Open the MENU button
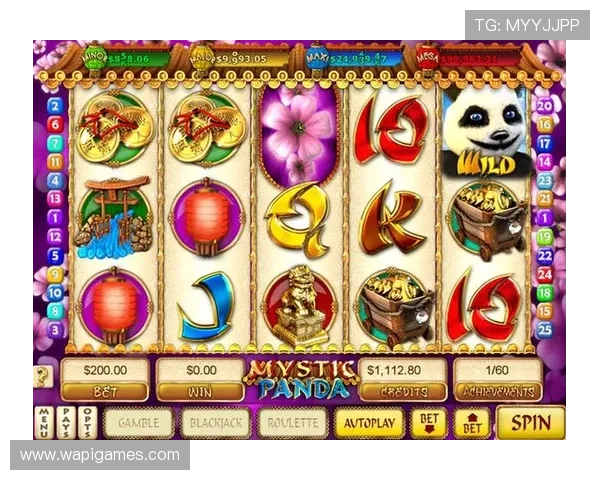Image resolution: width=600 pixels, height=480 pixels. pyautogui.click(x=44, y=422)
